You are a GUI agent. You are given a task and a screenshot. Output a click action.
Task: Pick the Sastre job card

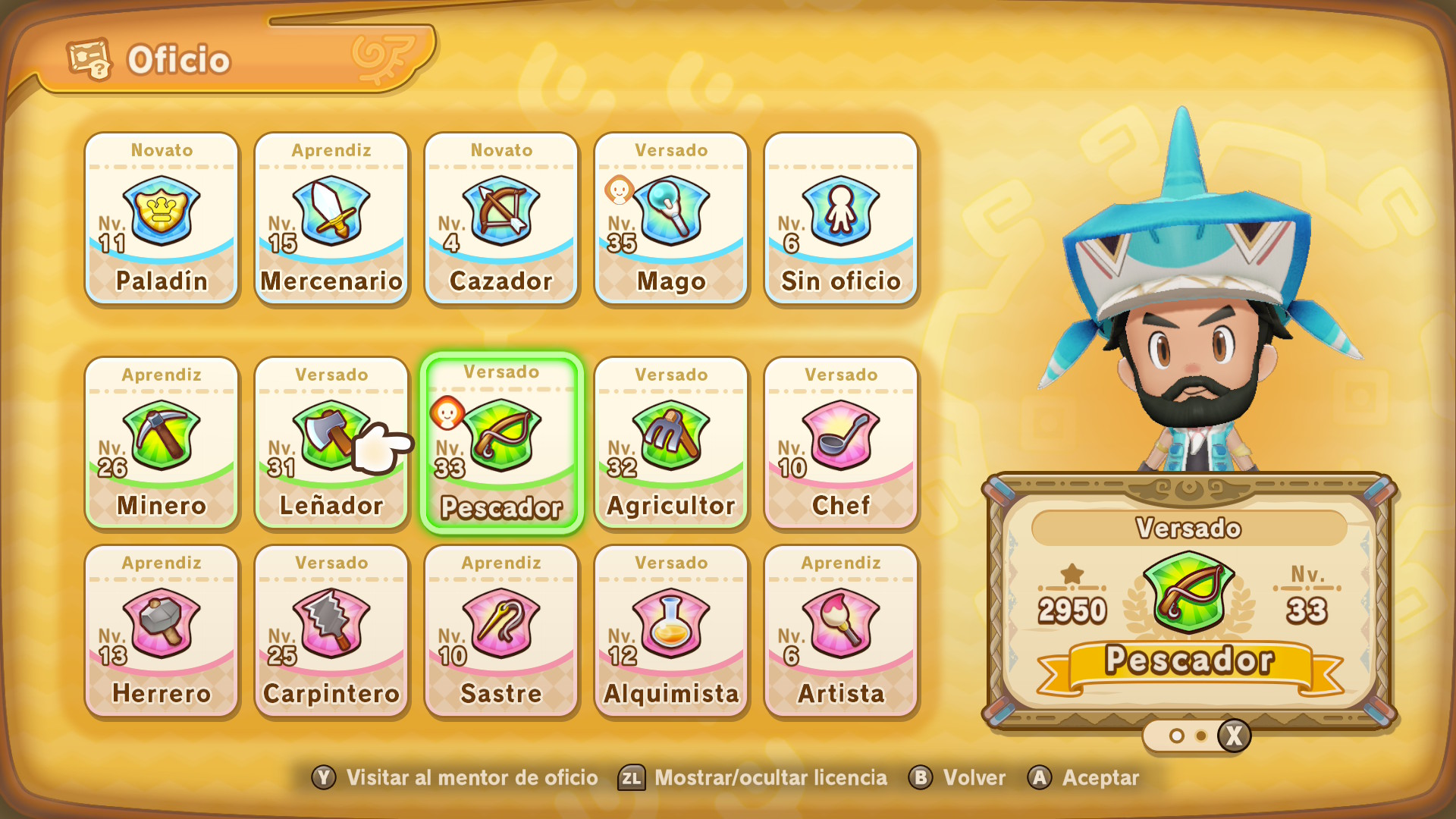(x=501, y=631)
